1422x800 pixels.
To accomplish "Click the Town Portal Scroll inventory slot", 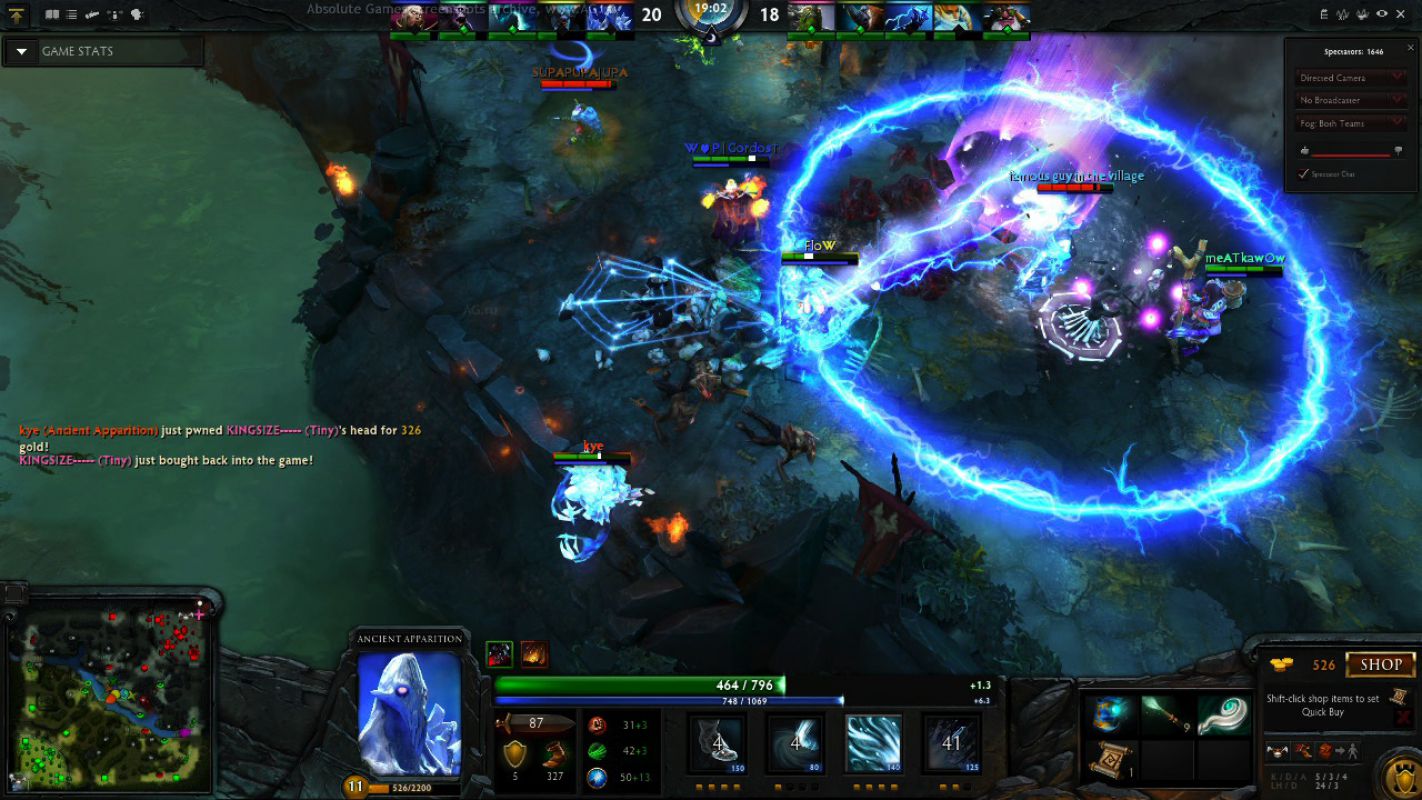I will [1113, 761].
